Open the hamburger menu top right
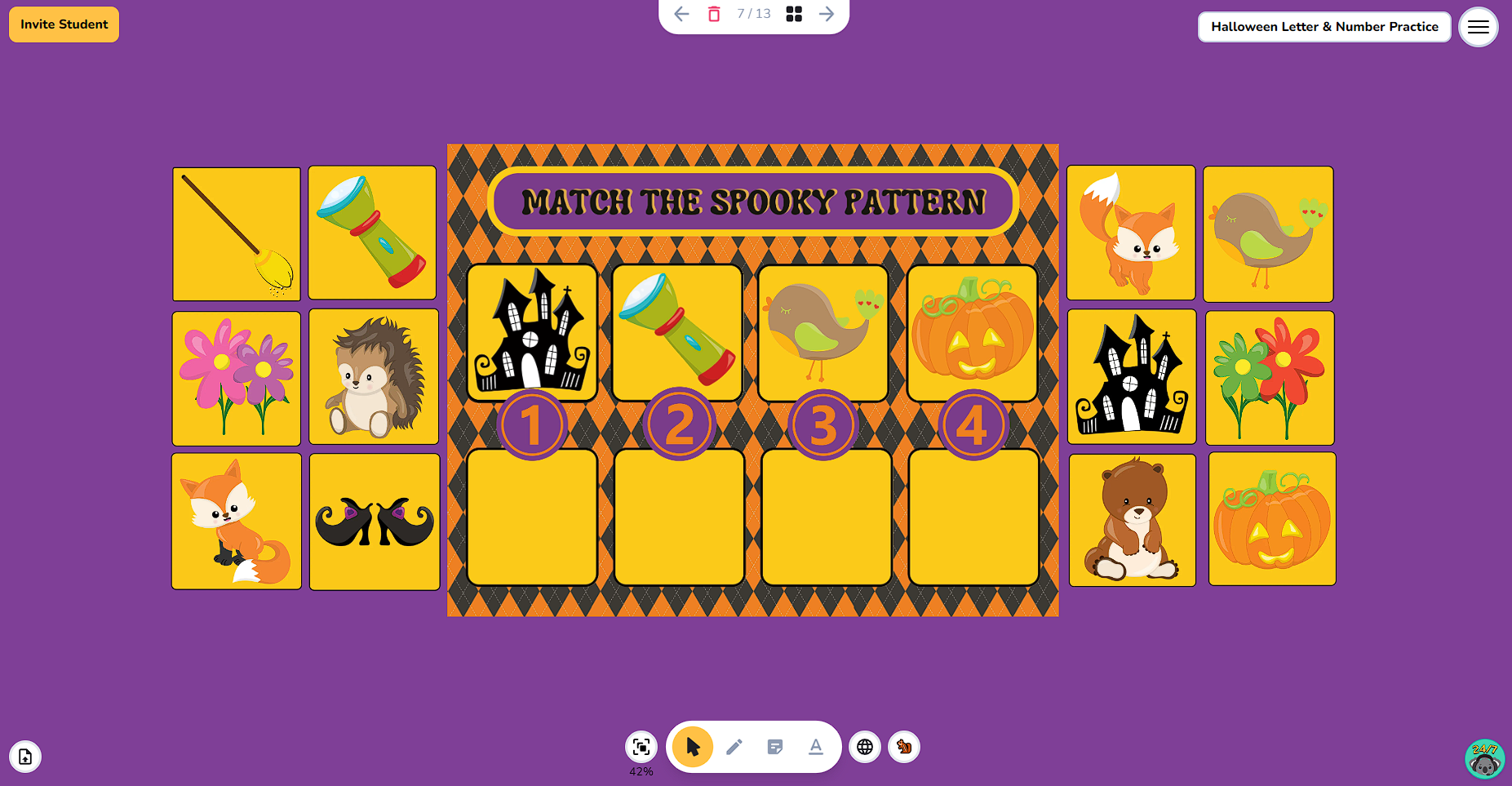1512x786 pixels. coord(1478,27)
